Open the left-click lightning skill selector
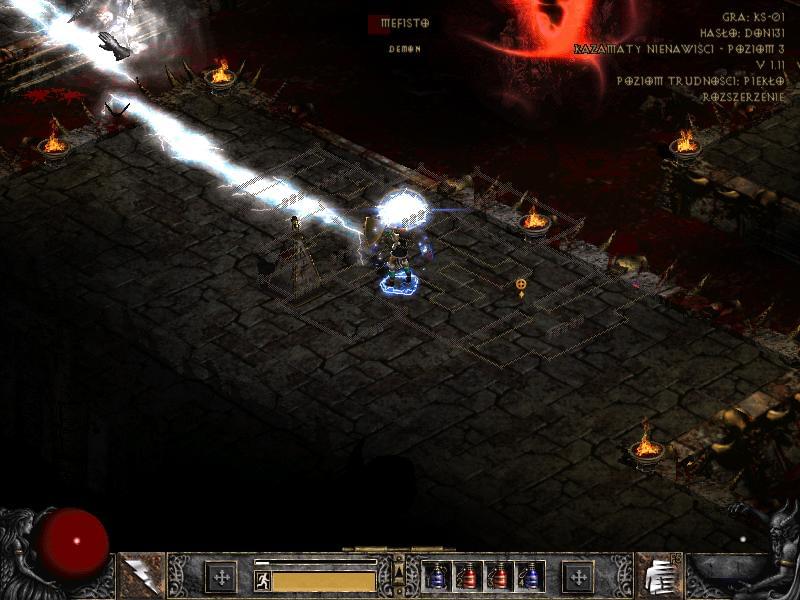 141,575
